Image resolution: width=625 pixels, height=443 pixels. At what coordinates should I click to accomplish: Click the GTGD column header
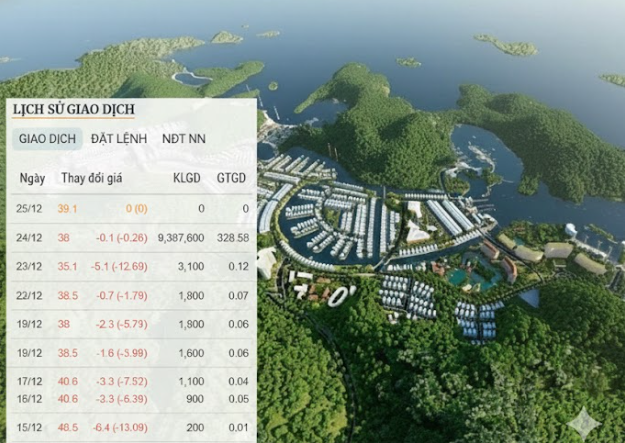click(232, 179)
